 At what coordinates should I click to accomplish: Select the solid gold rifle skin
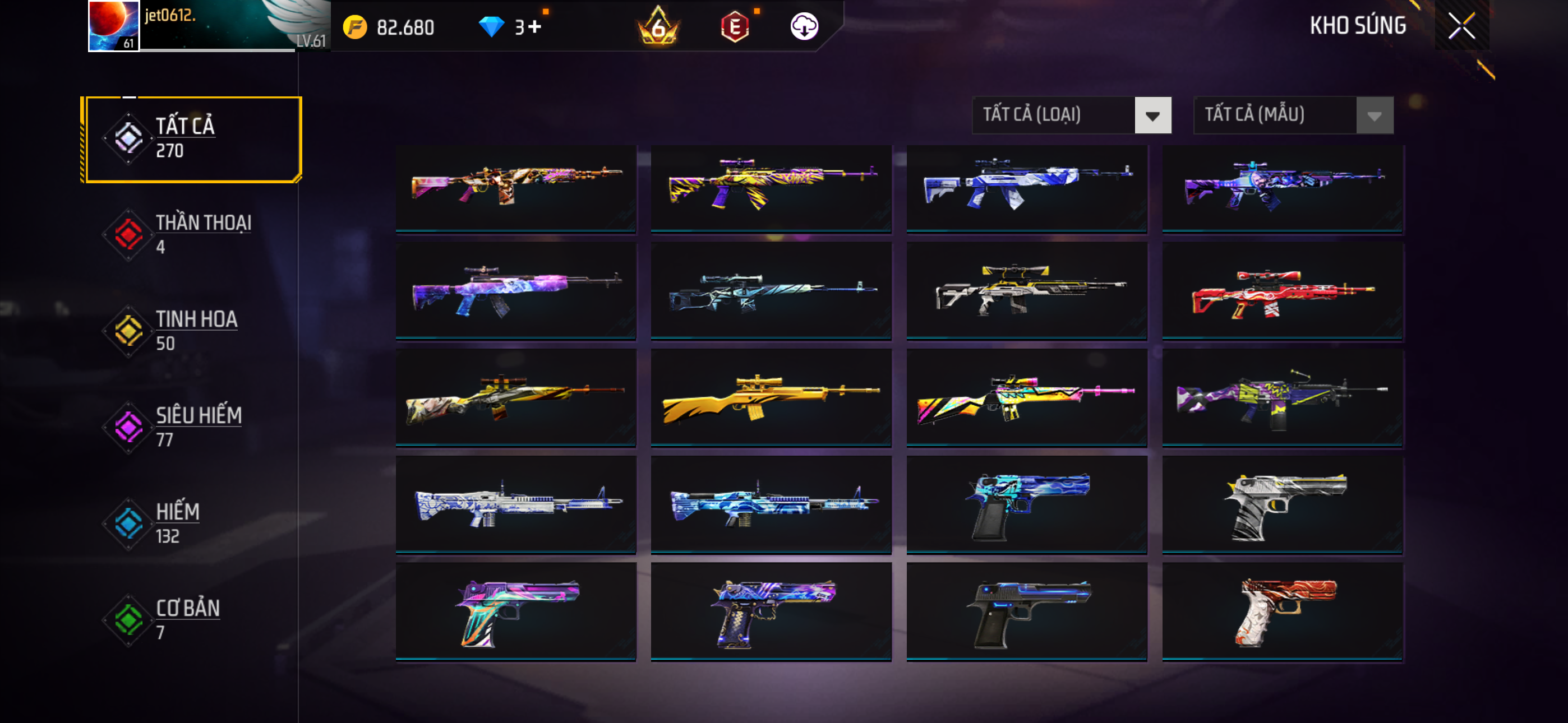(x=771, y=397)
